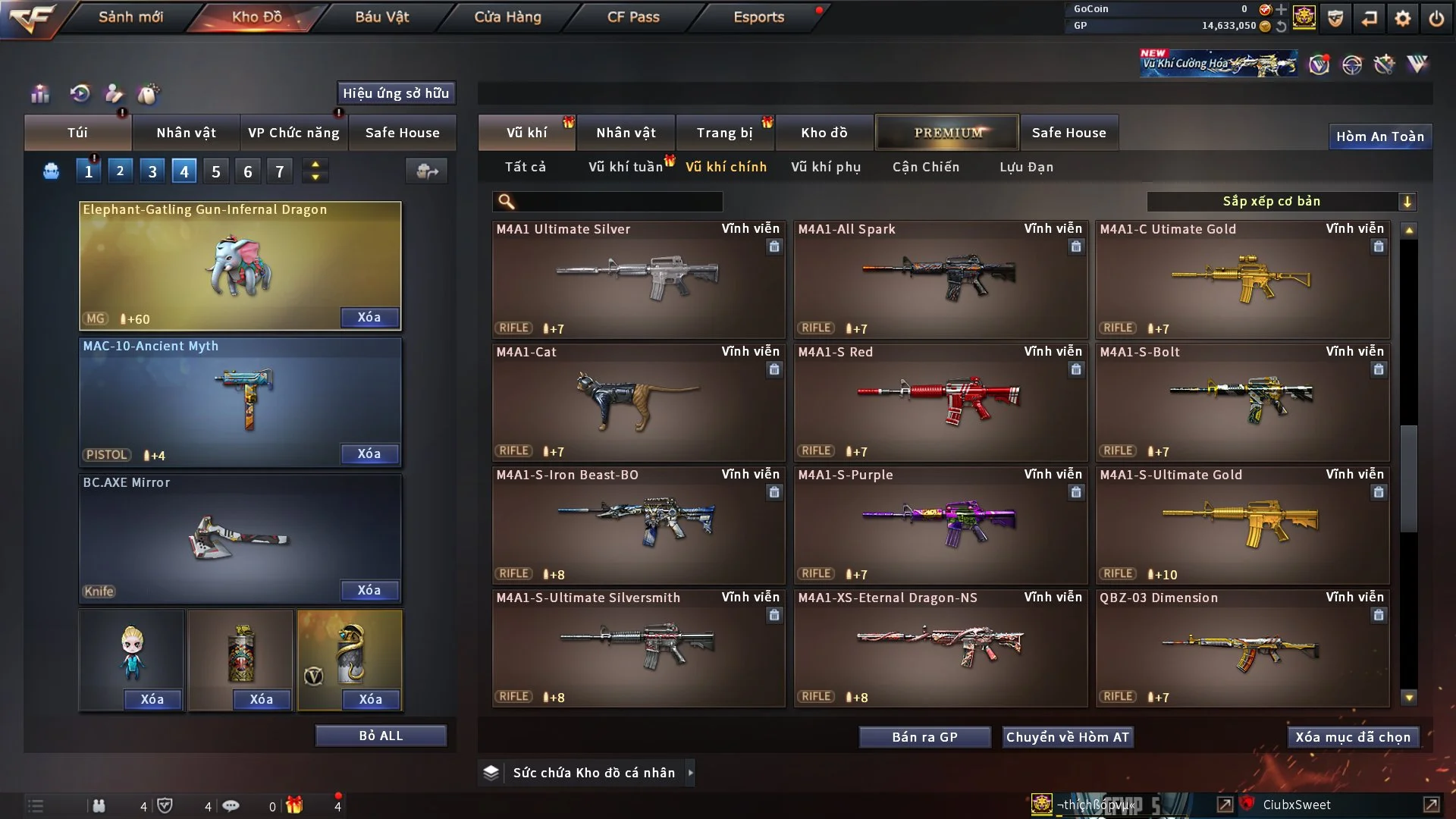Open Hòm An Toàn safe box
This screenshot has height=819, width=1456.
coord(1379,136)
